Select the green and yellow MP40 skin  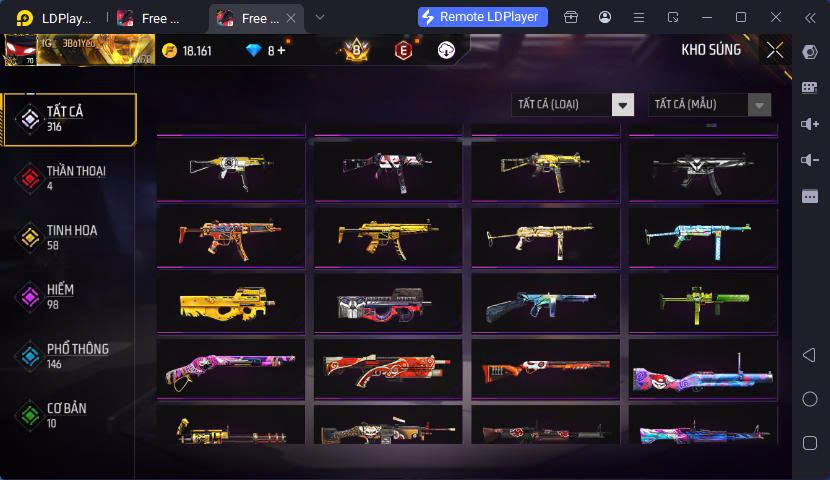tap(703, 303)
